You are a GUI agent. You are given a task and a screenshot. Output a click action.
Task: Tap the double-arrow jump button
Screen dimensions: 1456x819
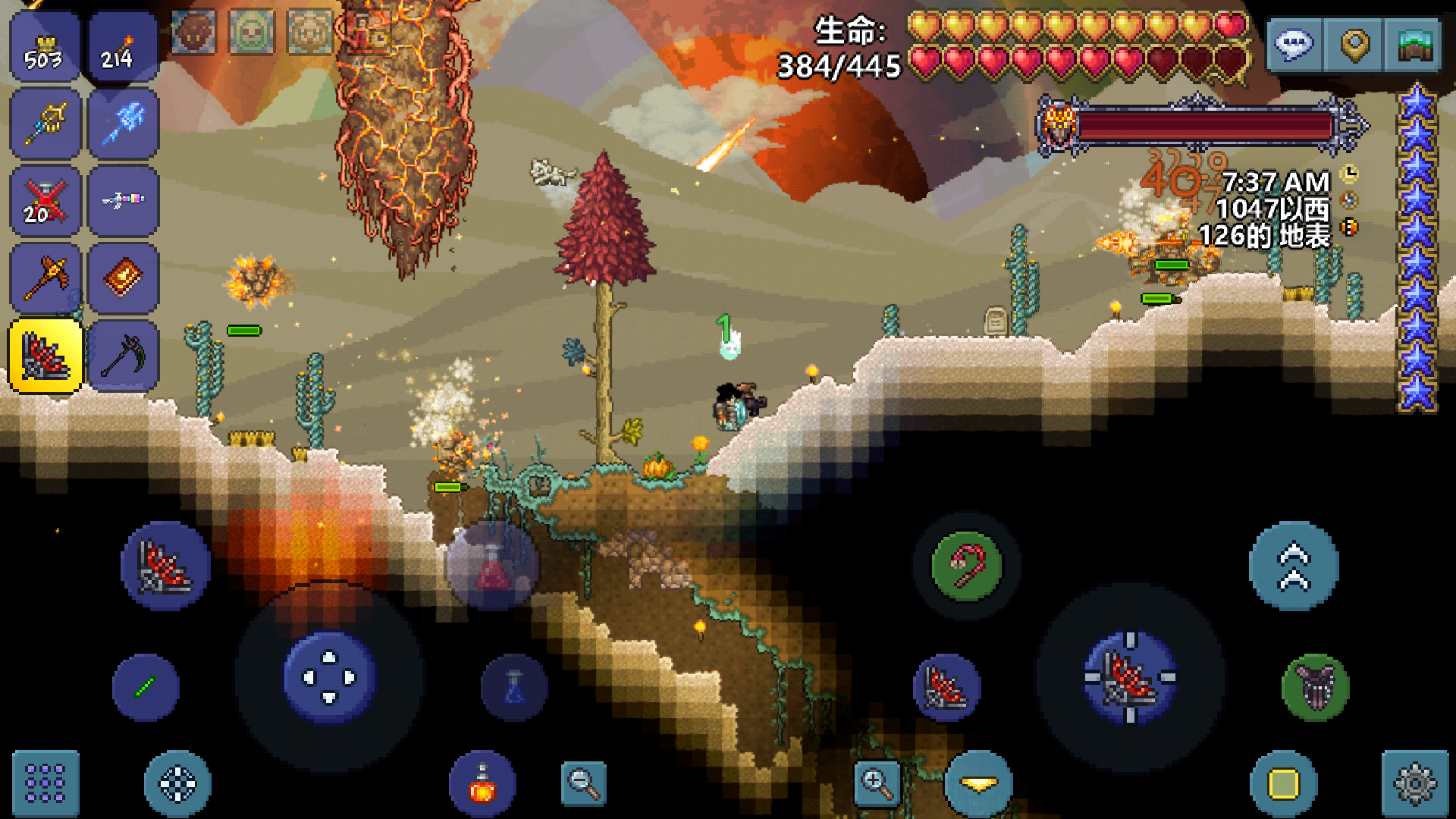(x=1294, y=566)
